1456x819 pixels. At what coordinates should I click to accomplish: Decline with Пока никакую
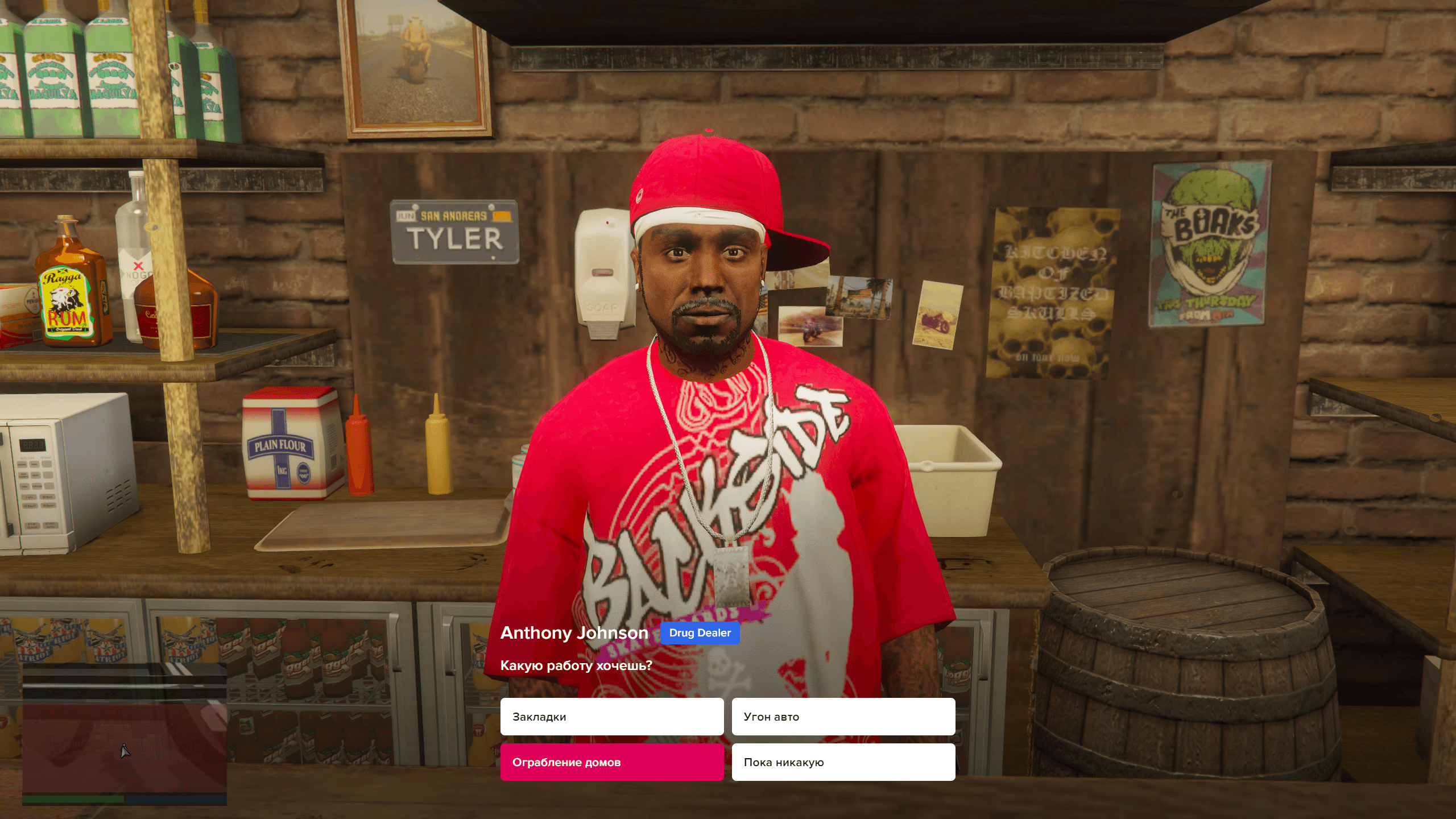(843, 762)
